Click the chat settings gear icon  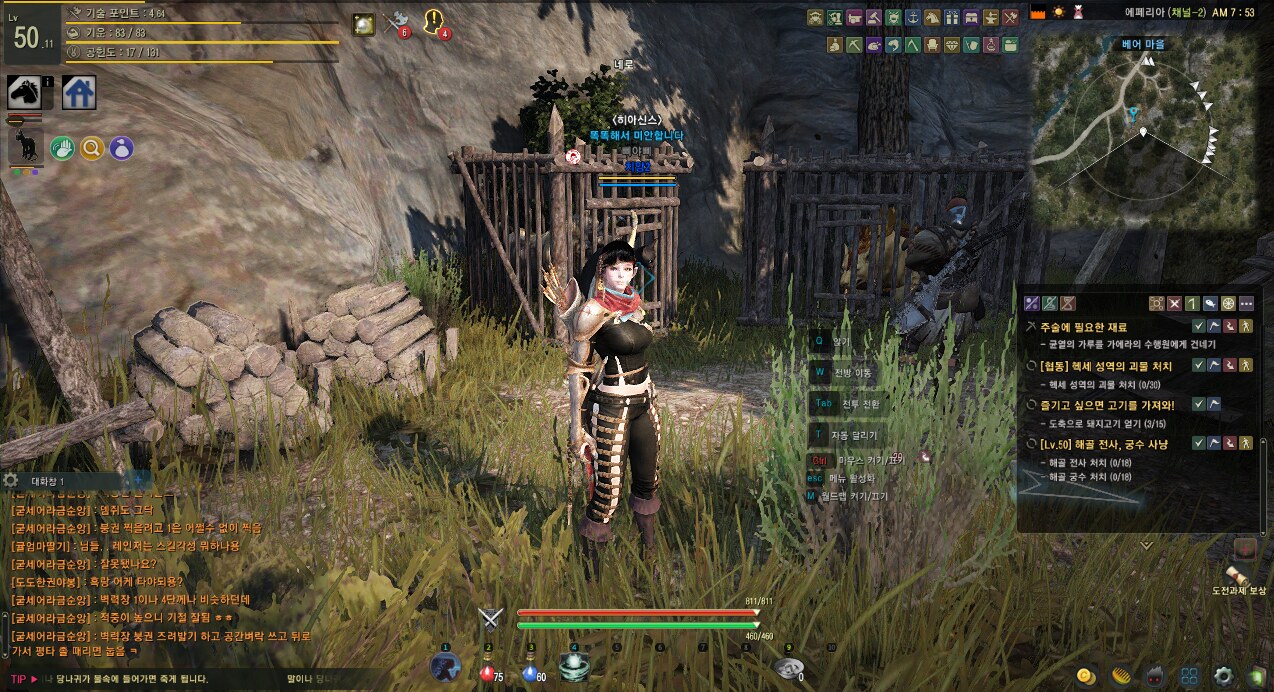click(x=11, y=481)
